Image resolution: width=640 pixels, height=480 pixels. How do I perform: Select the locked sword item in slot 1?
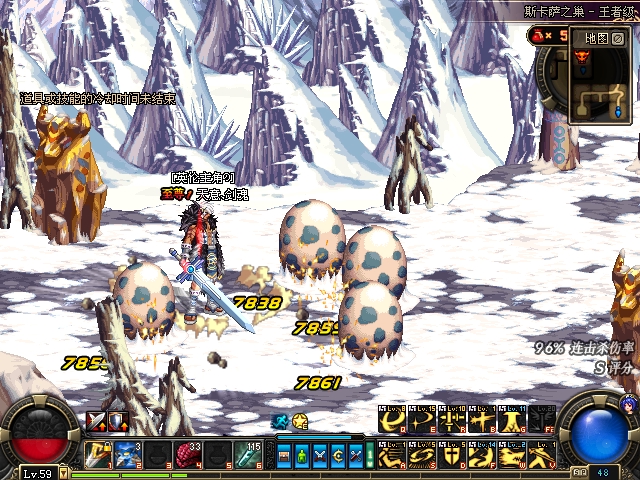[x=98, y=454]
